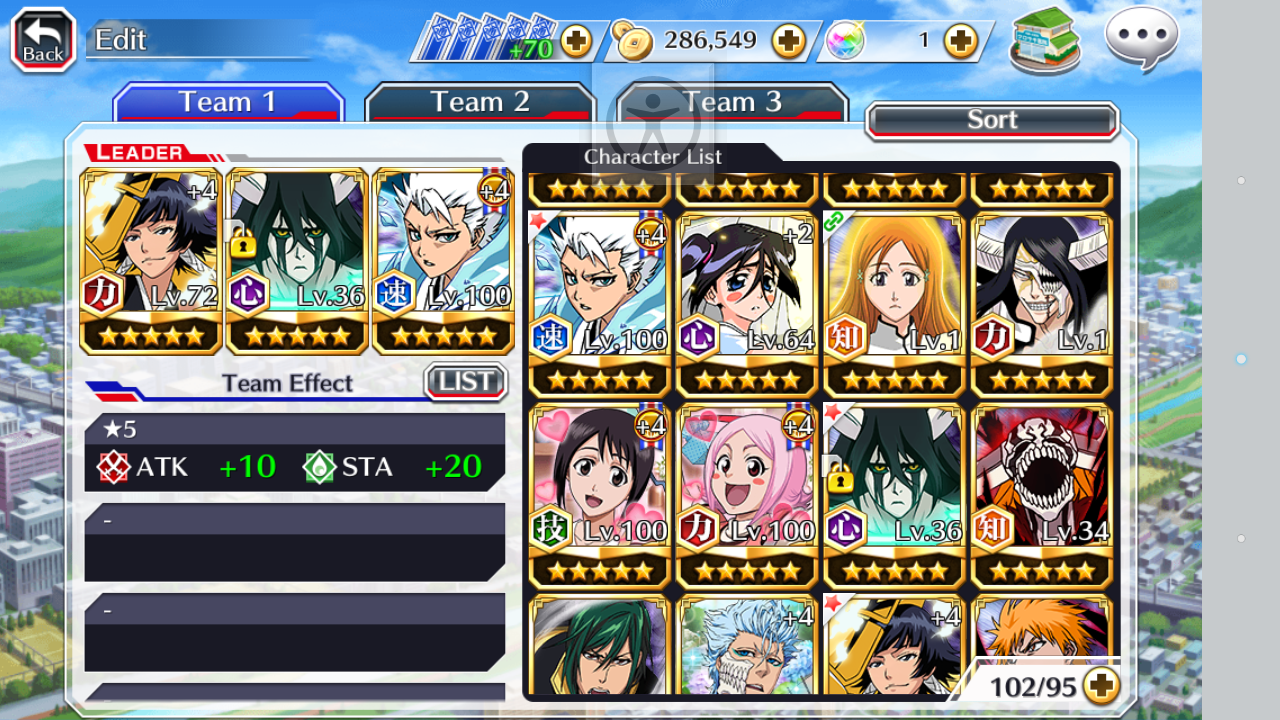Select the Team 1 tab
The width and height of the screenshot is (1280, 720).
pyautogui.click(x=228, y=102)
